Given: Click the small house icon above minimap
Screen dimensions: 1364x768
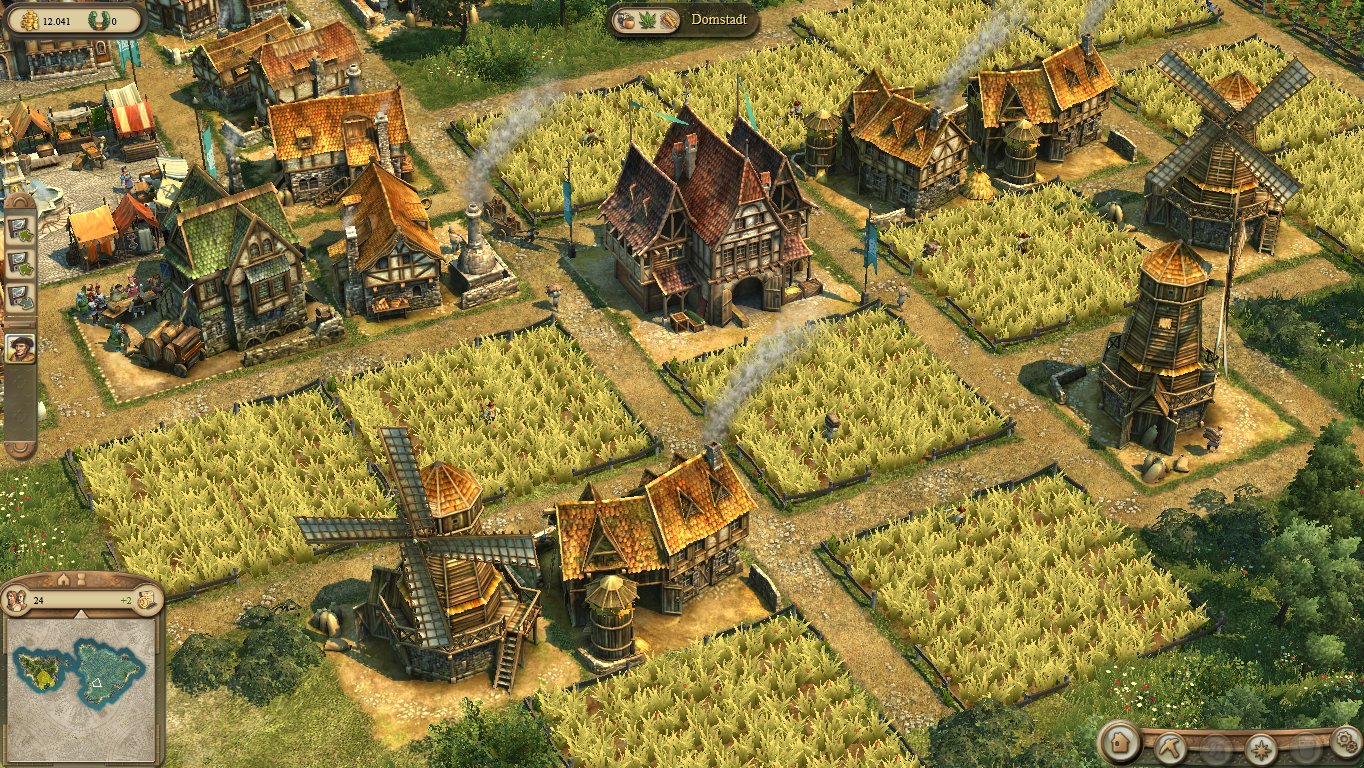Looking at the screenshot, I should click(63, 579).
